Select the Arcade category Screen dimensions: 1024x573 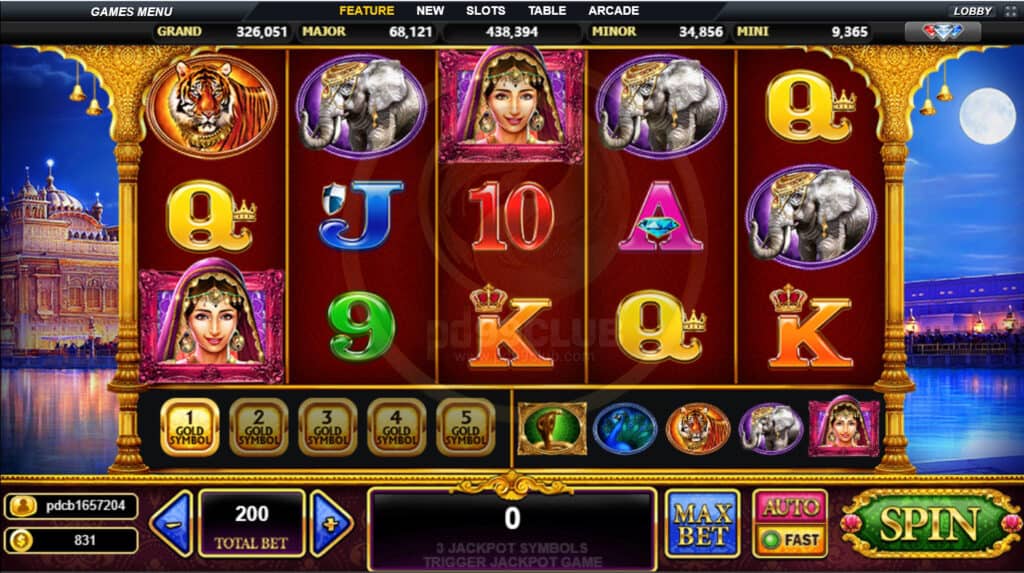pyautogui.click(x=613, y=11)
